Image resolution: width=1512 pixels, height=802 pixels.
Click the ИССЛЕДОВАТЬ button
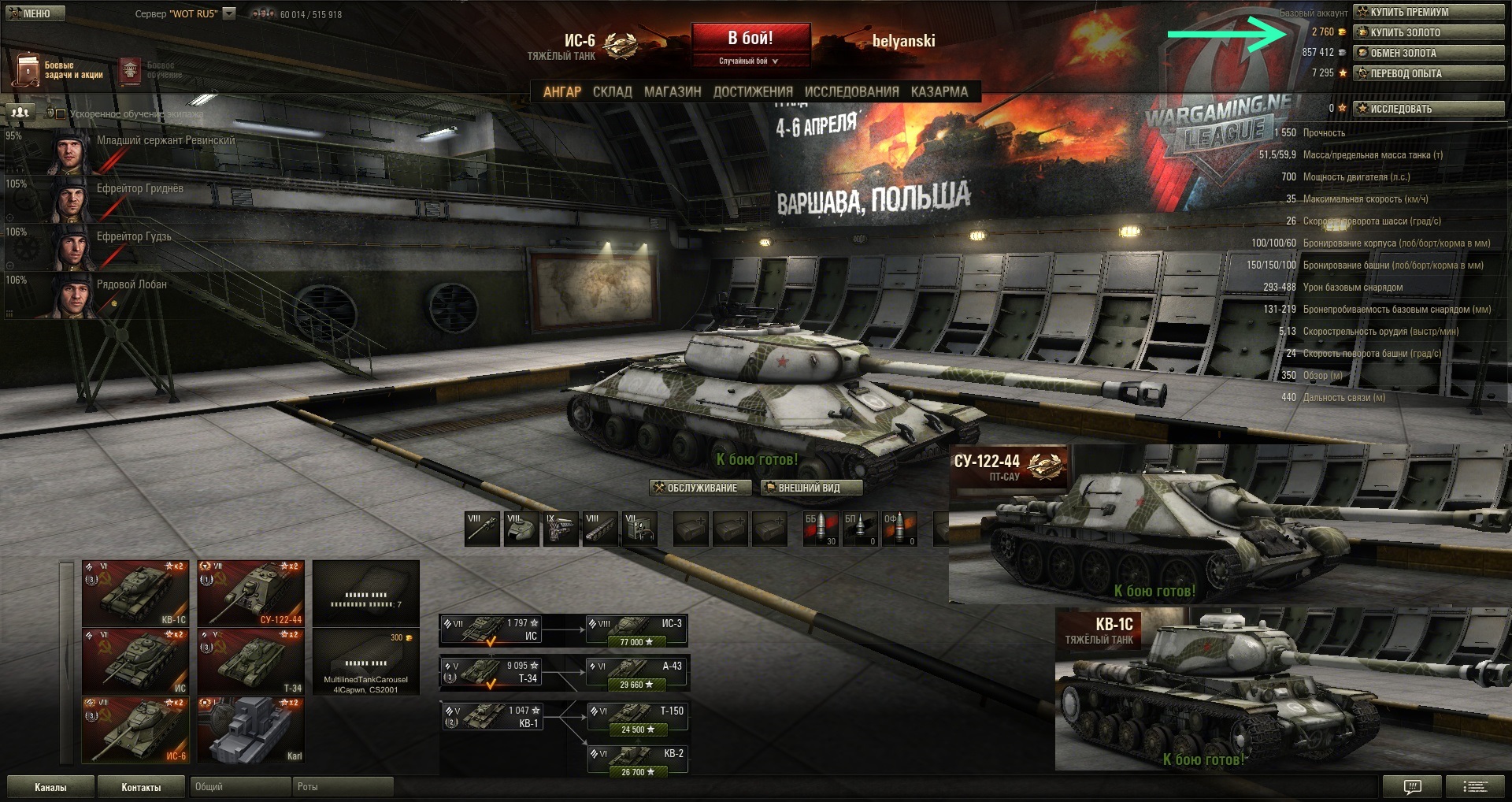pyautogui.click(x=1428, y=109)
